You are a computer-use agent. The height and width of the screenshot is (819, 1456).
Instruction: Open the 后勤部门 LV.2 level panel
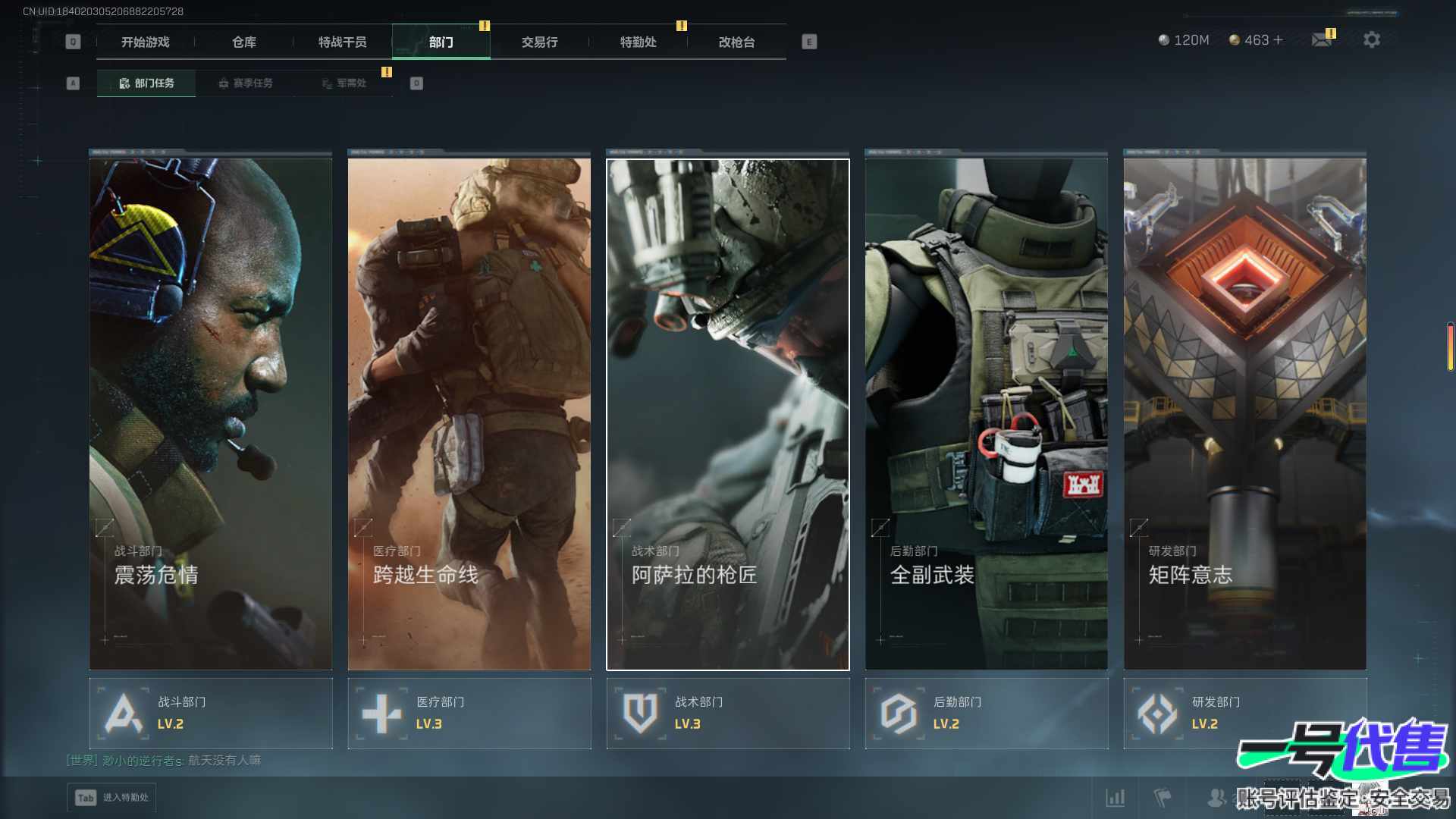coord(986,714)
